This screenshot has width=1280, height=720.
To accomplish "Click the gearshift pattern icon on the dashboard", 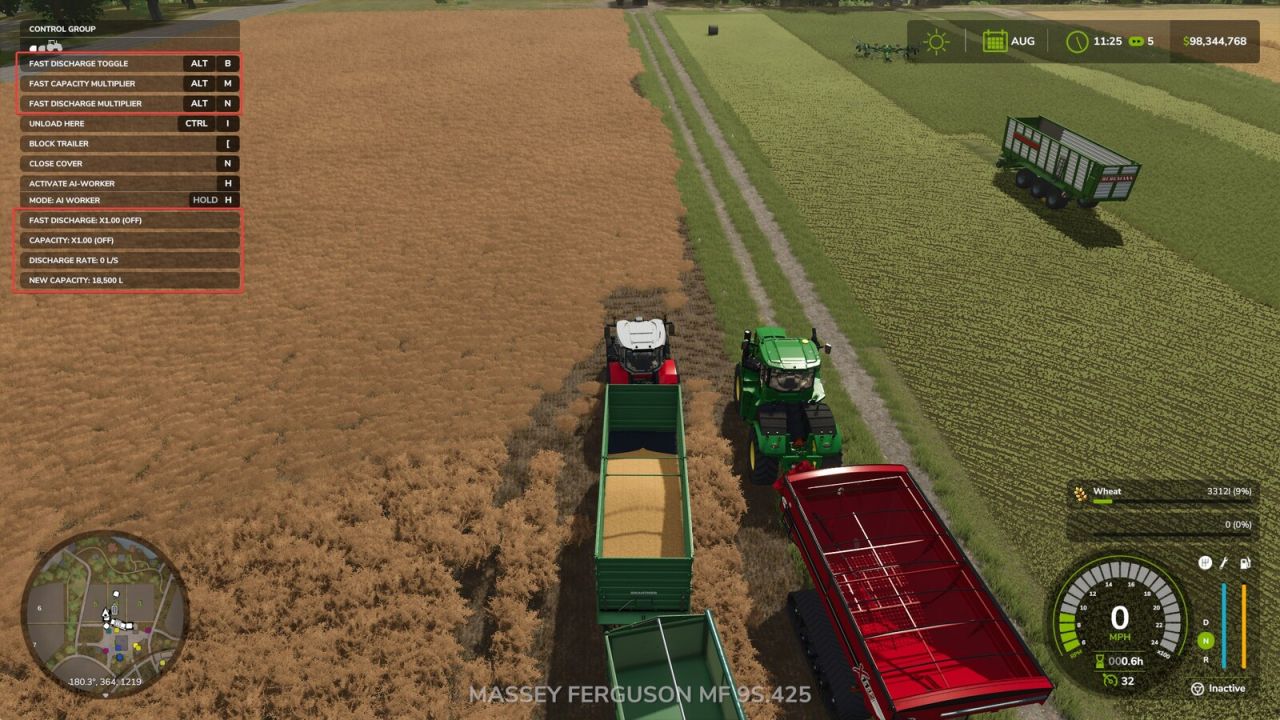I will click(x=1204, y=563).
